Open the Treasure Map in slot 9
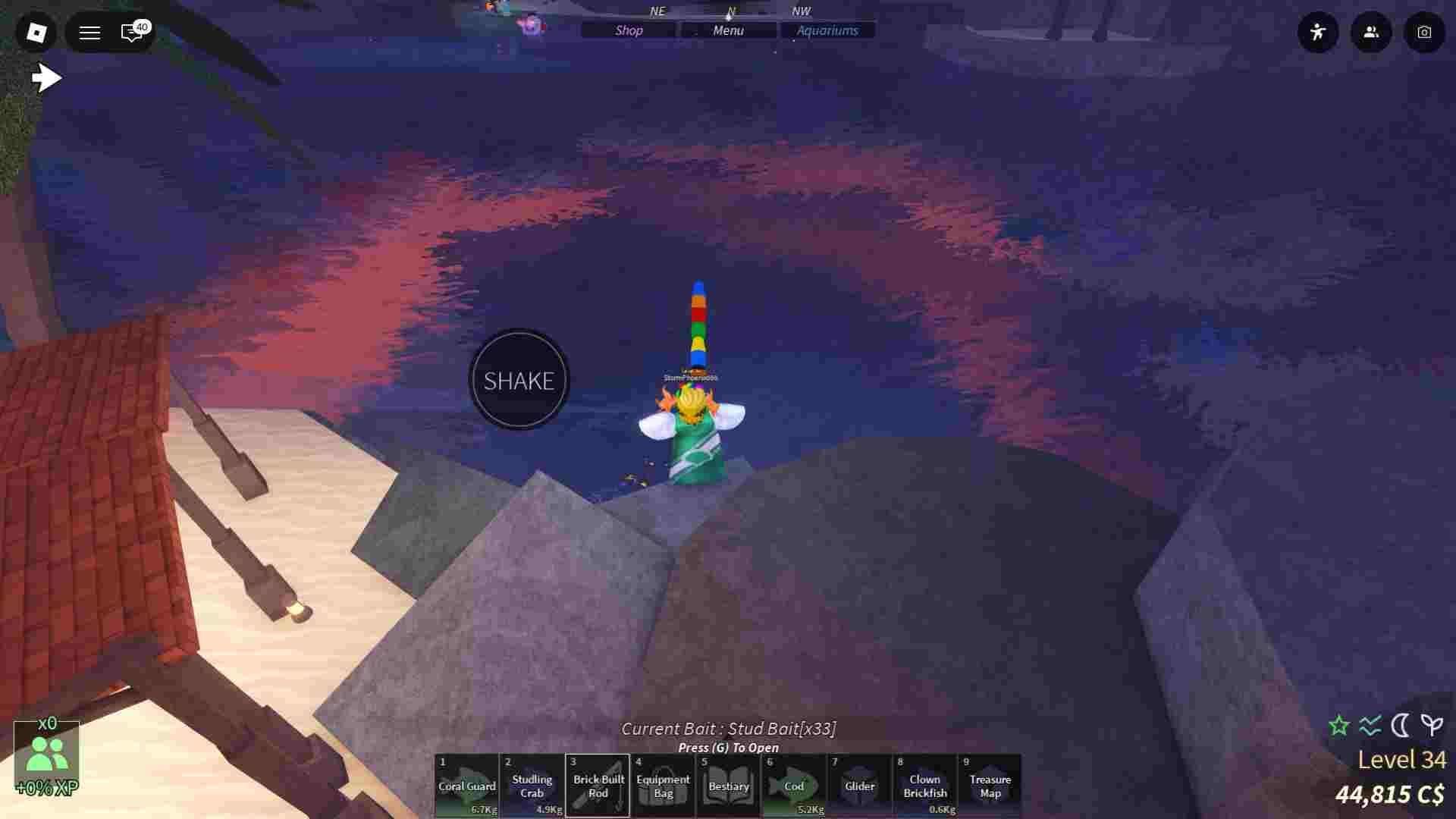The image size is (1456, 819). tap(990, 786)
